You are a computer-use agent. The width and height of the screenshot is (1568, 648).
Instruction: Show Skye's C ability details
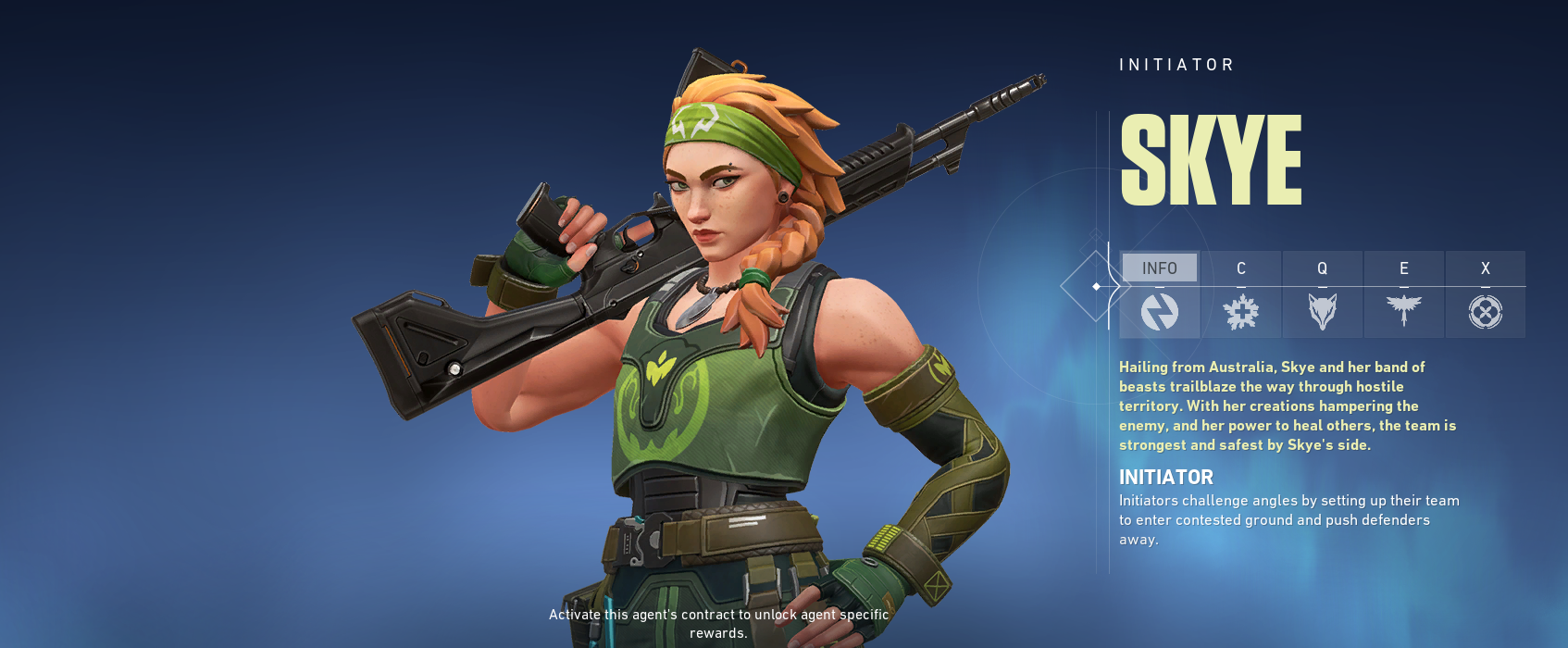1241,294
